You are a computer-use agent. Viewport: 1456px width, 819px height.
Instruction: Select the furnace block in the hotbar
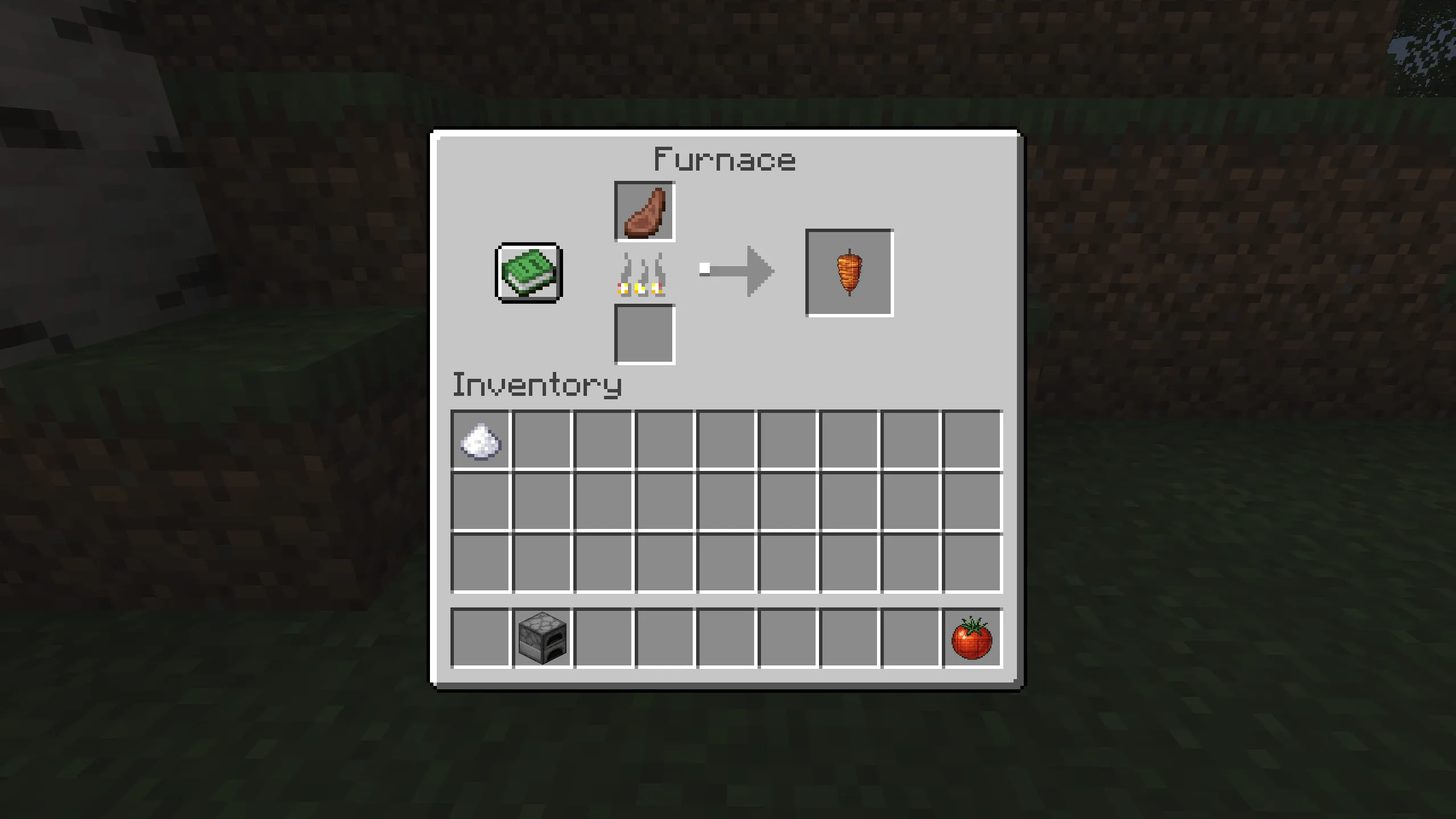[542, 637]
